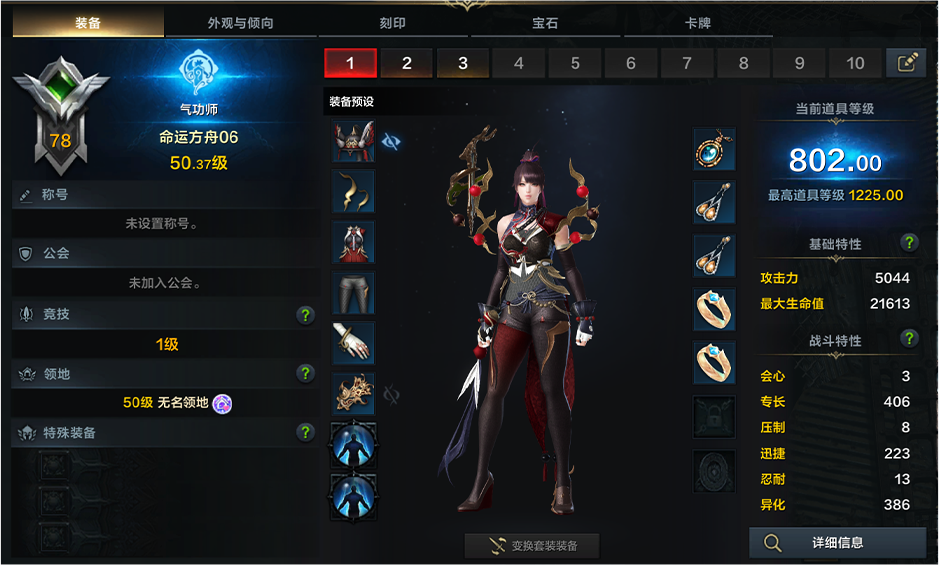Select the 宝石 tab
The image size is (939, 565).
click(545, 23)
